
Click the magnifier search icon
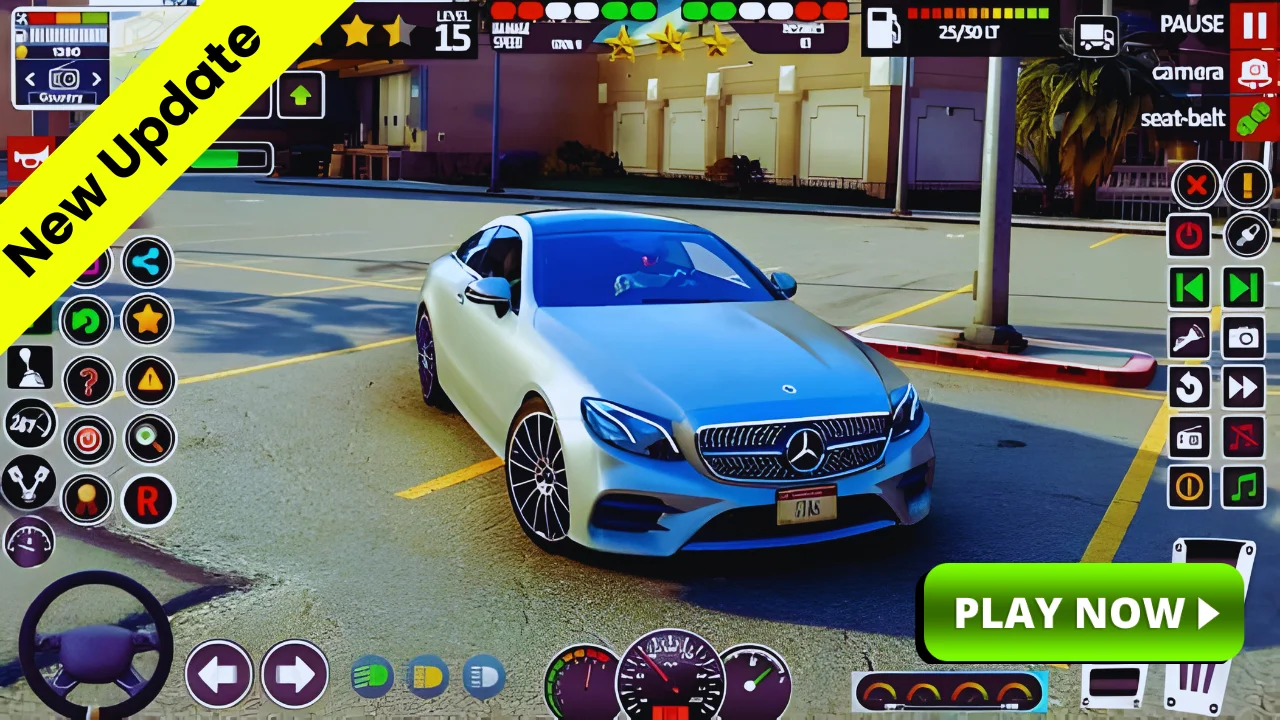[x=146, y=440]
